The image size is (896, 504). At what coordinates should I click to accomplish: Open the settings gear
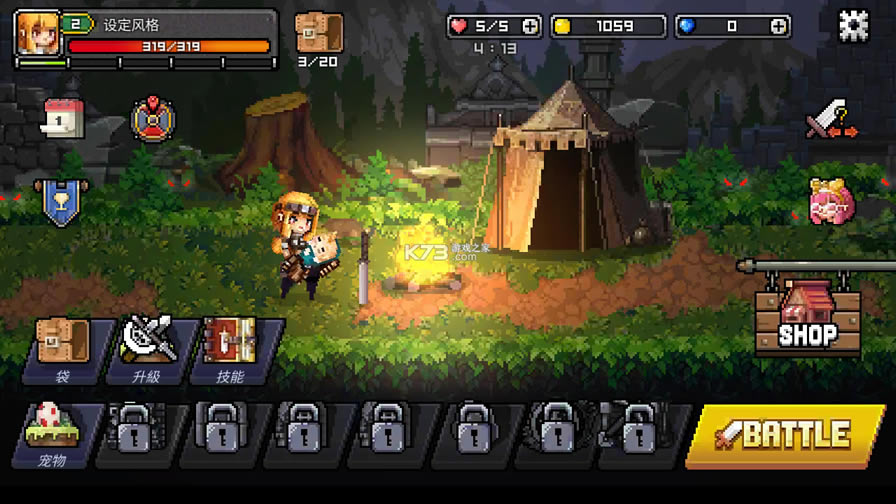coord(853,27)
